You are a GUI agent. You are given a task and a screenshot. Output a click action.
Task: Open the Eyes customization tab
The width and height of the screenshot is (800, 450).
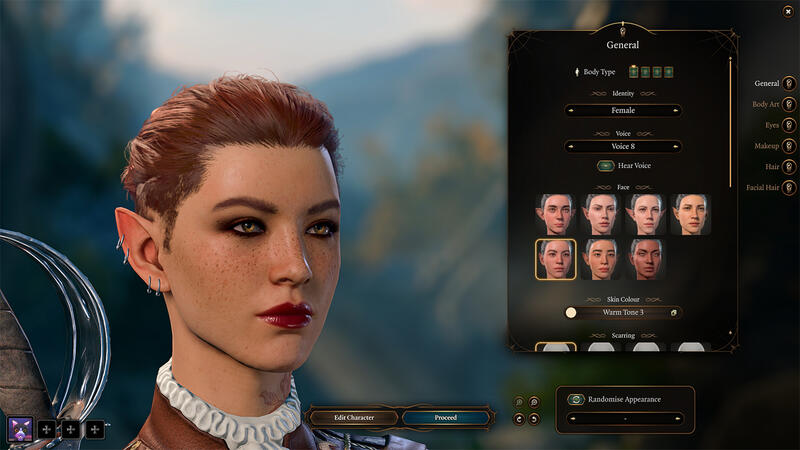[789, 125]
